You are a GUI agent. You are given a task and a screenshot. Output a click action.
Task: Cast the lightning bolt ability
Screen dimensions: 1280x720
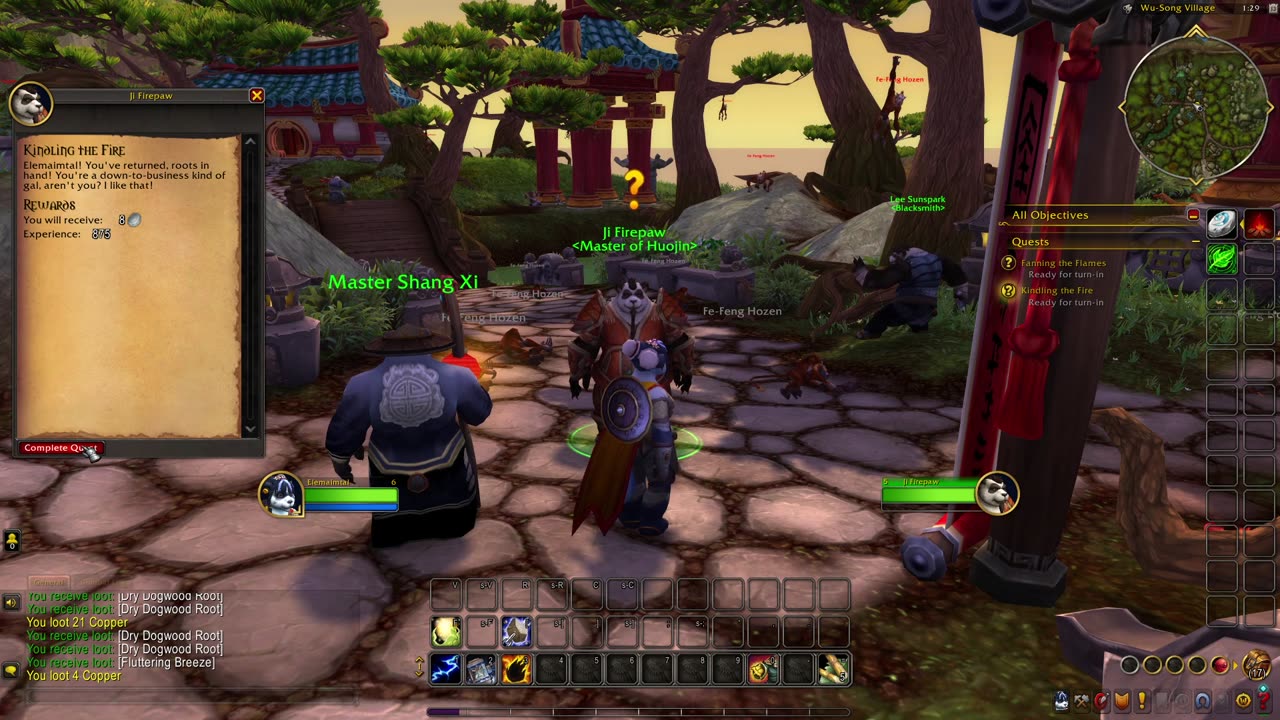coord(446,669)
